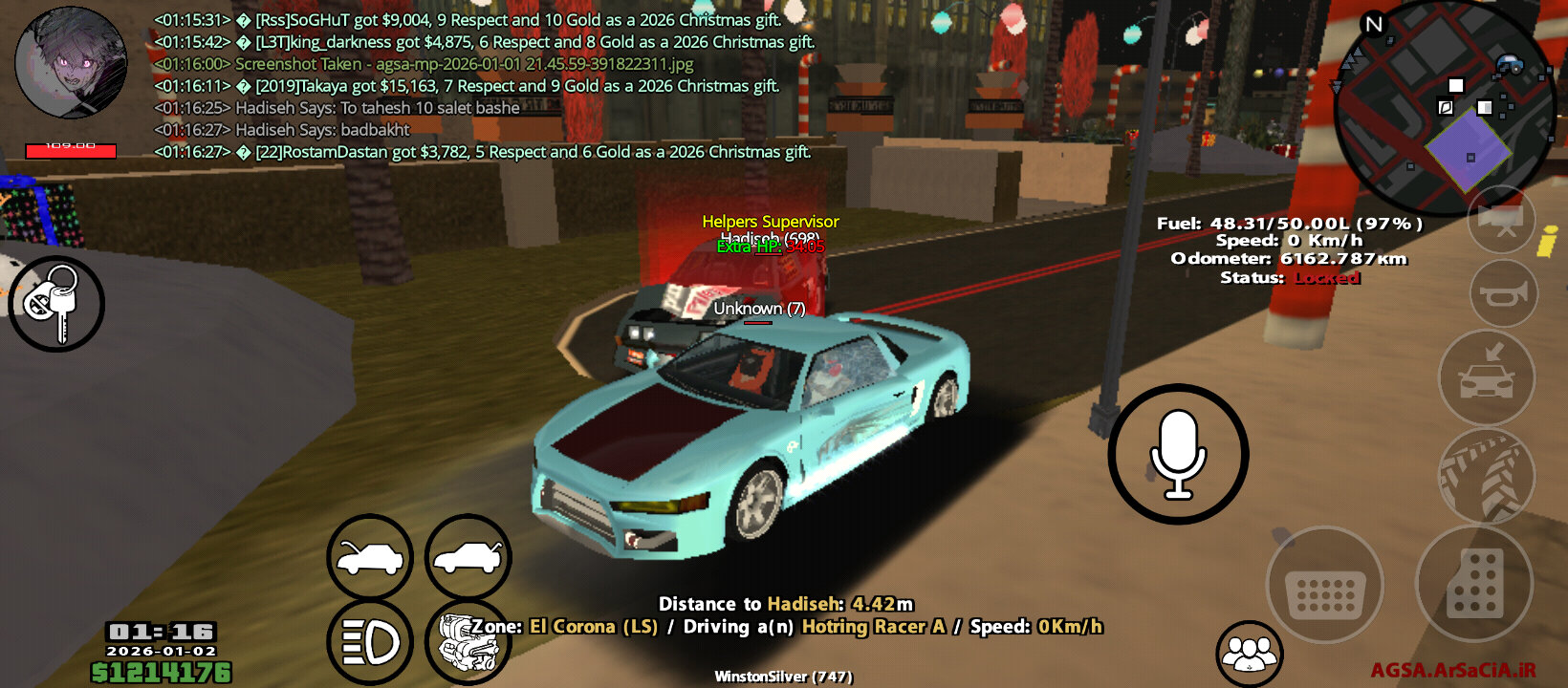Activate the tire tracks handbrake button
This screenshot has width=1568, height=688.
coord(1486,477)
